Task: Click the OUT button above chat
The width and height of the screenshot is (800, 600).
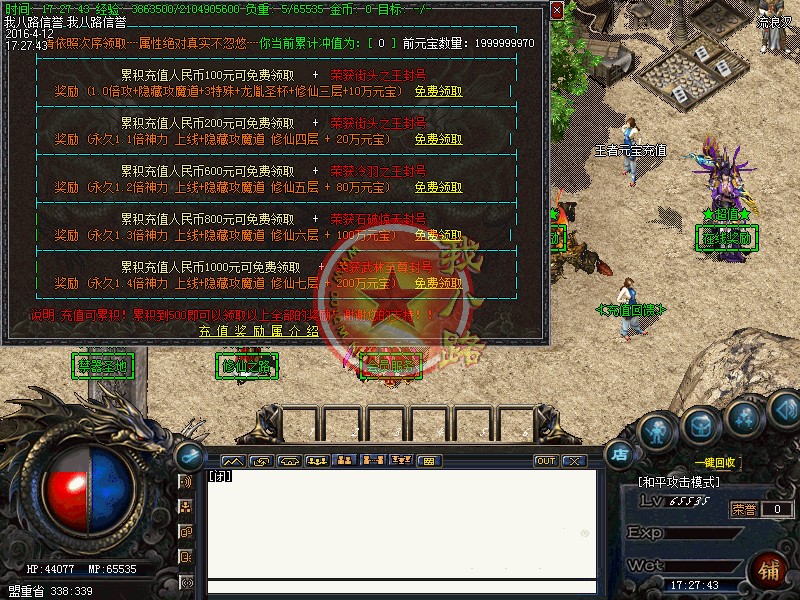Action: (546, 461)
